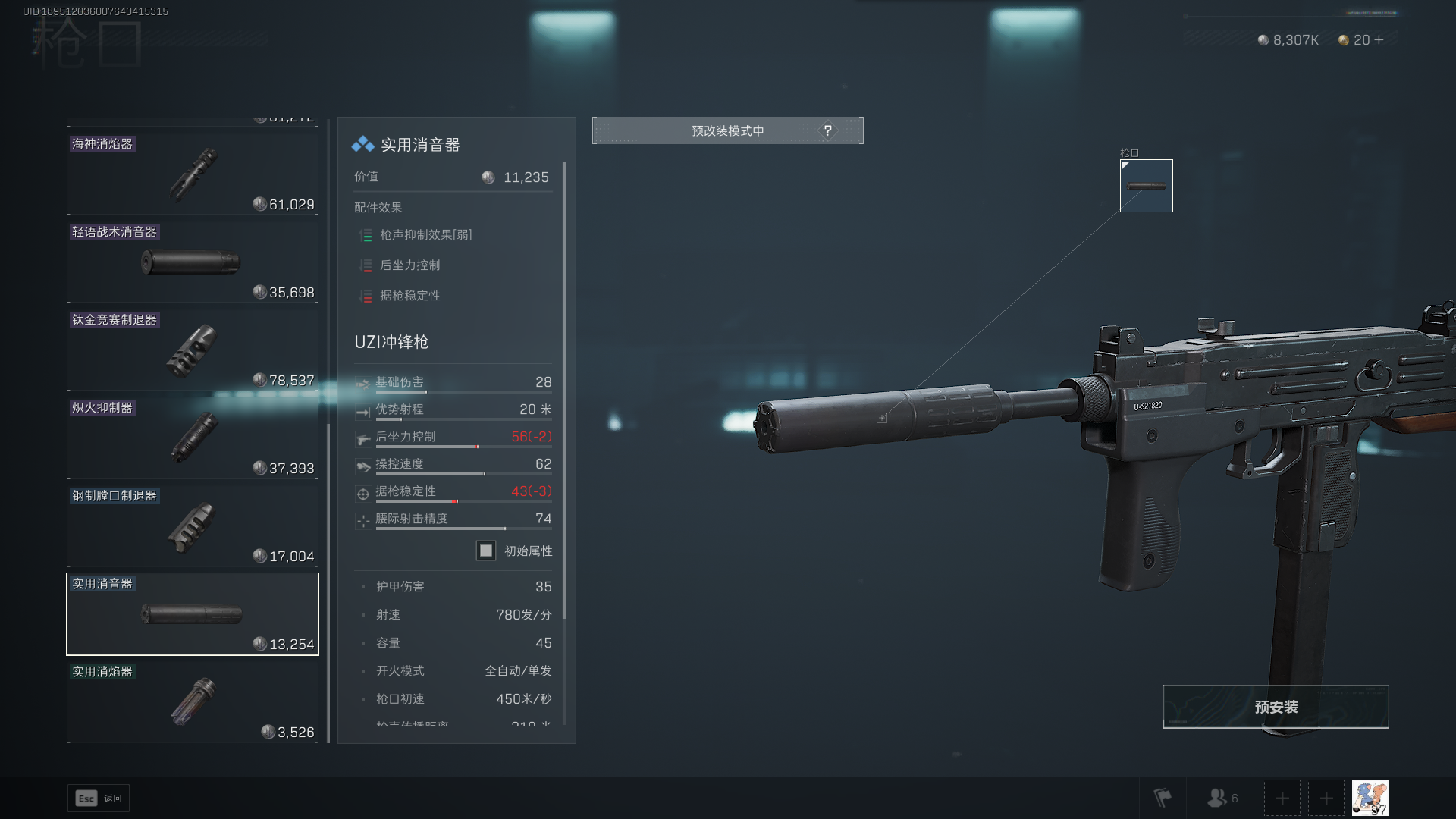Image resolution: width=1456 pixels, height=819 pixels.
Task: Select the highlighted 实用消音器 entry
Action: point(193,614)
